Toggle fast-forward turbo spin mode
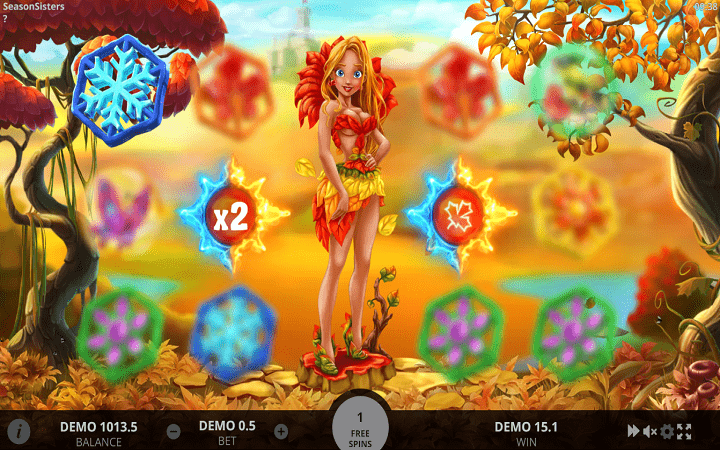Viewport: 720px width, 450px height. point(633,431)
